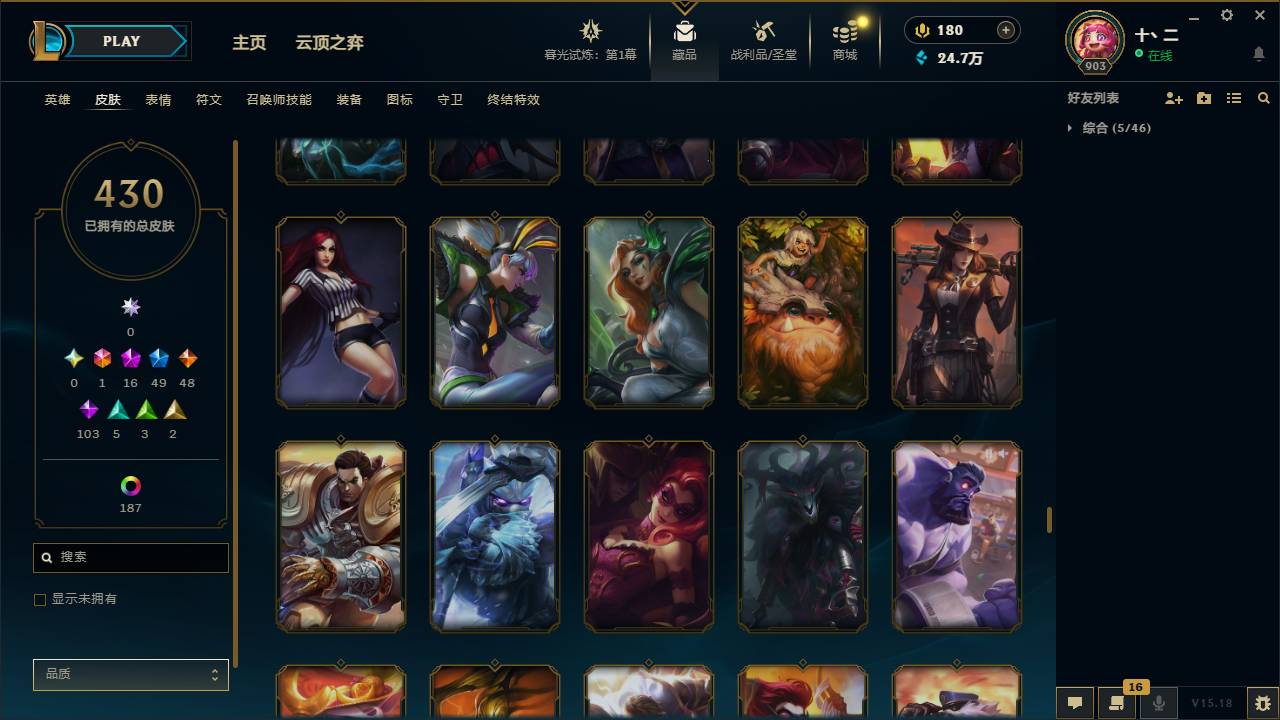Switch the friends list view with list icon
The width and height of the screenshot is (1280, 720).
click(1233, 98)
